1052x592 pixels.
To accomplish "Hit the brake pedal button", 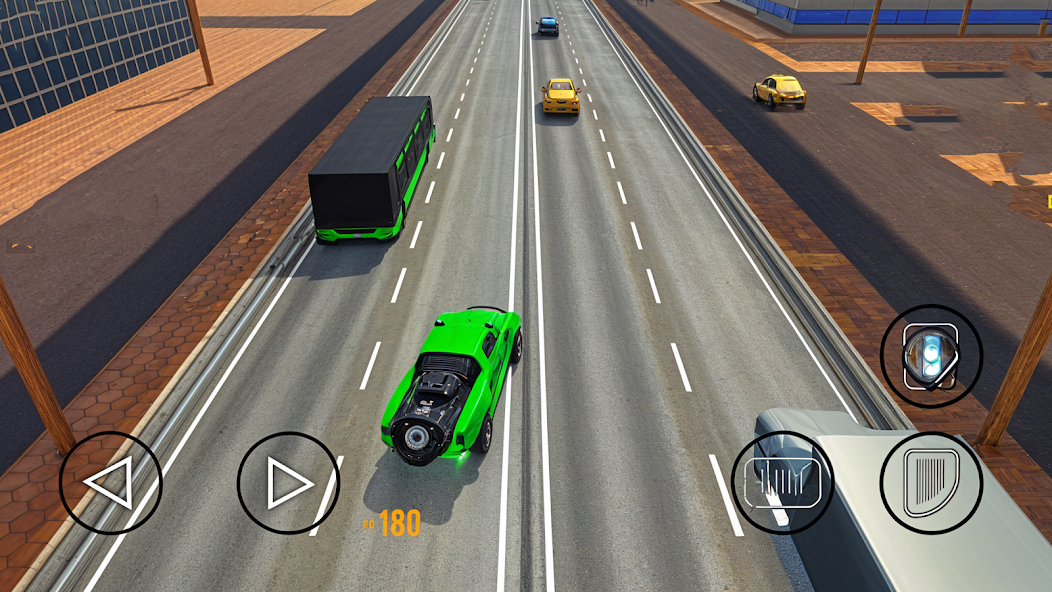I will coord(782,483).
